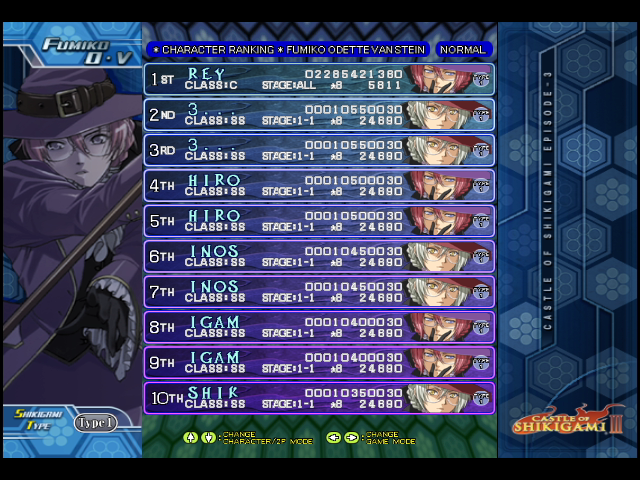Select the 1st place REY ranking row
The width and height of the screenshot is (640, 480).
[x=319, y=79]
